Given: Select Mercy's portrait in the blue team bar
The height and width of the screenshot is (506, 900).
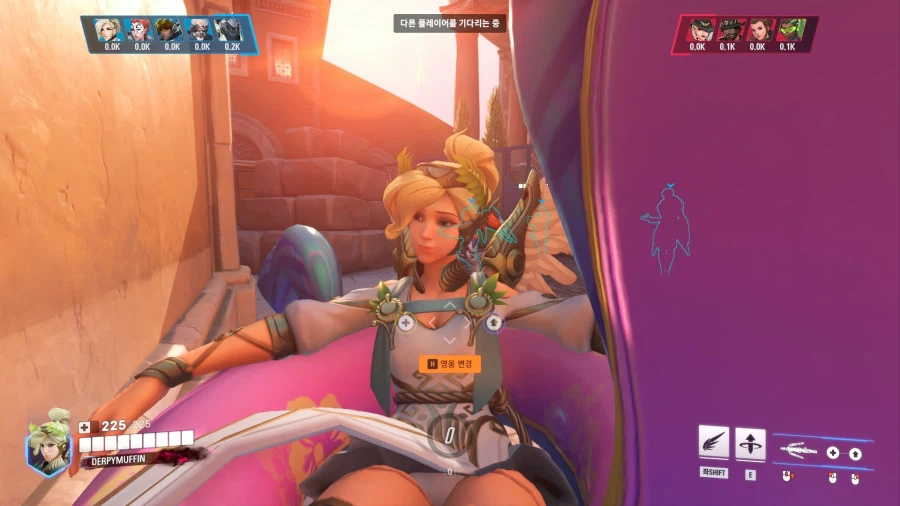Looking at the screenshot, I should 111,30.
